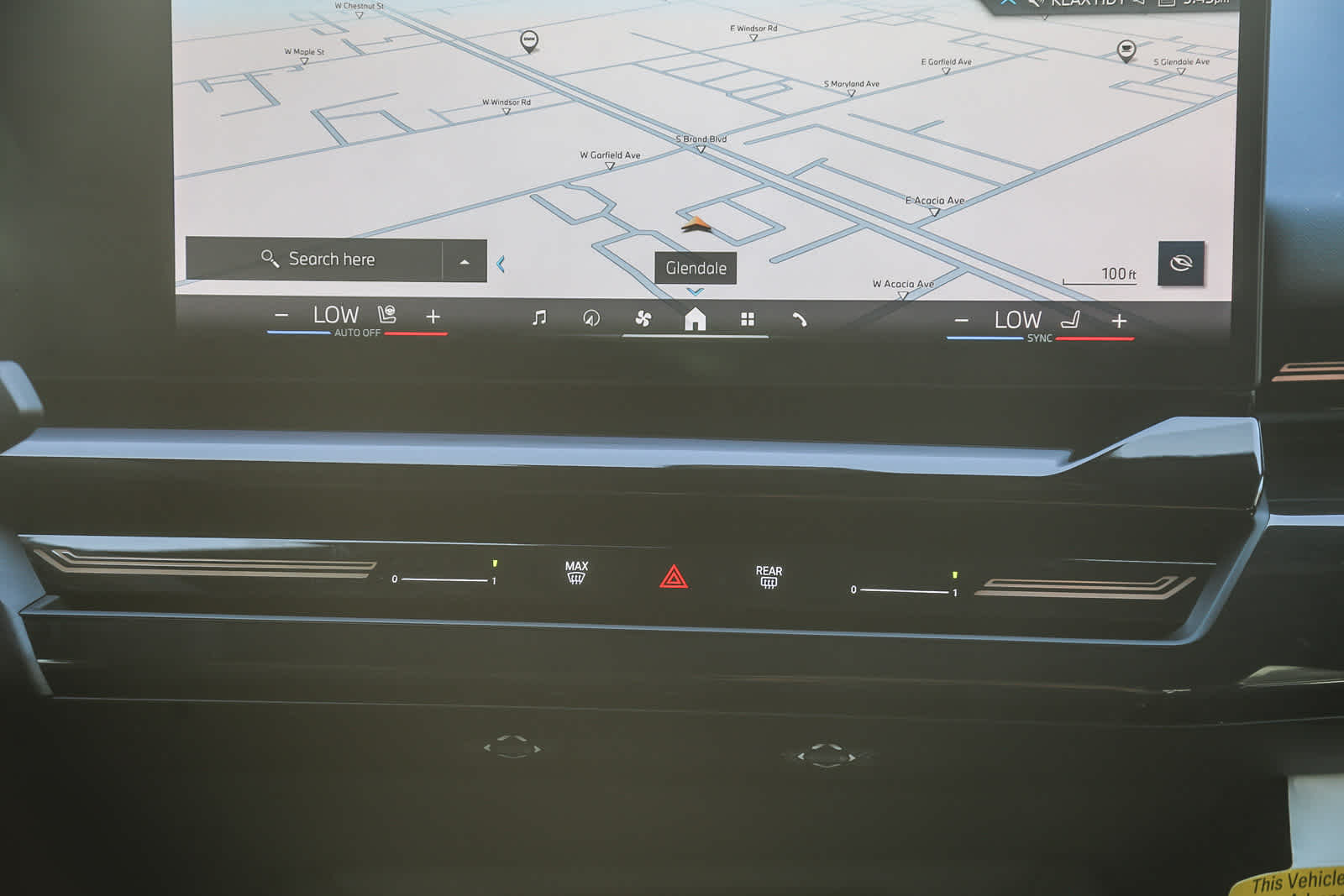Open the navigation compass icon
Viewport: 1344px width, 896px height.
click(591, 318)
